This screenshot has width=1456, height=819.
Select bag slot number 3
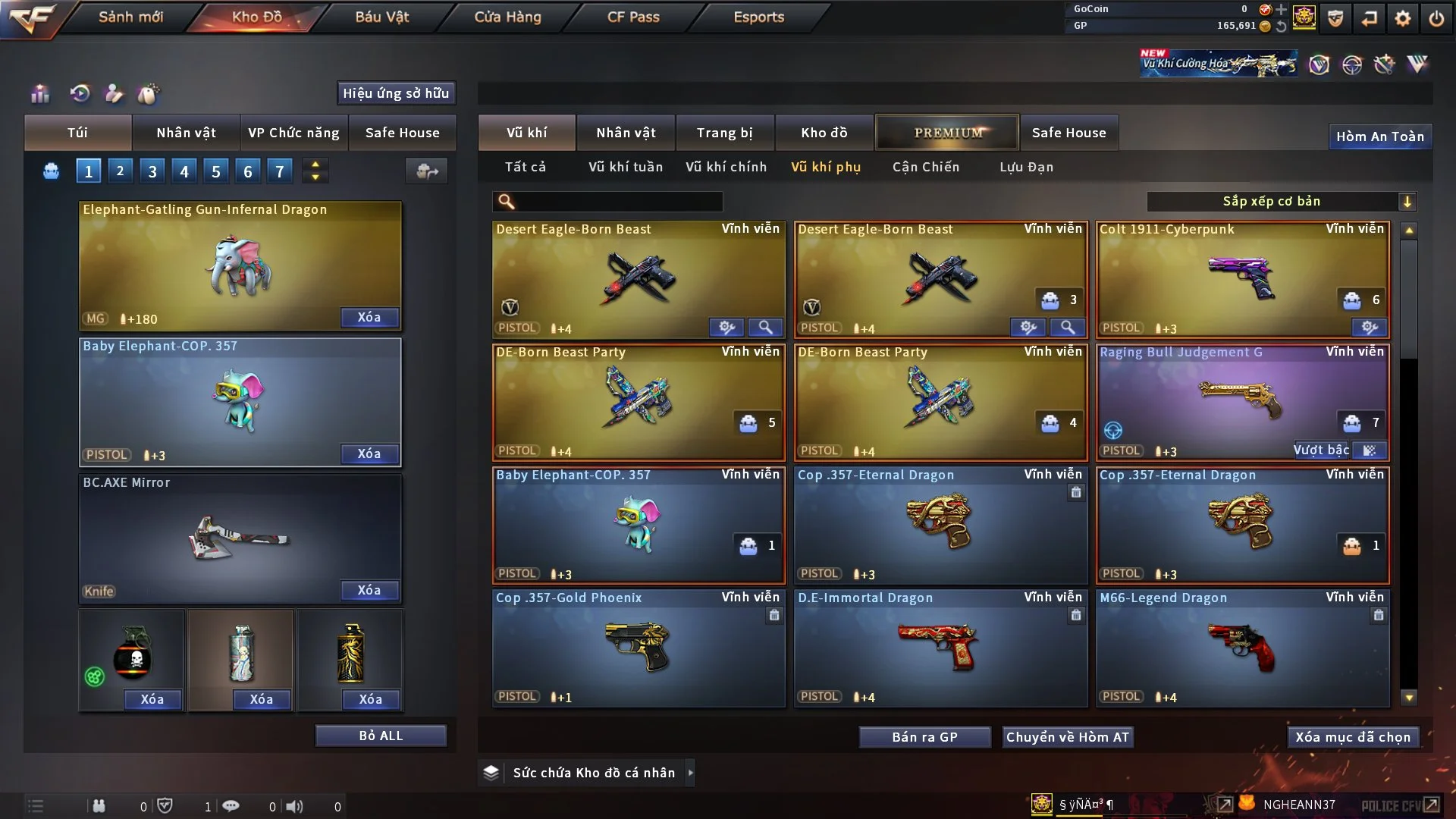coord(152,171)
